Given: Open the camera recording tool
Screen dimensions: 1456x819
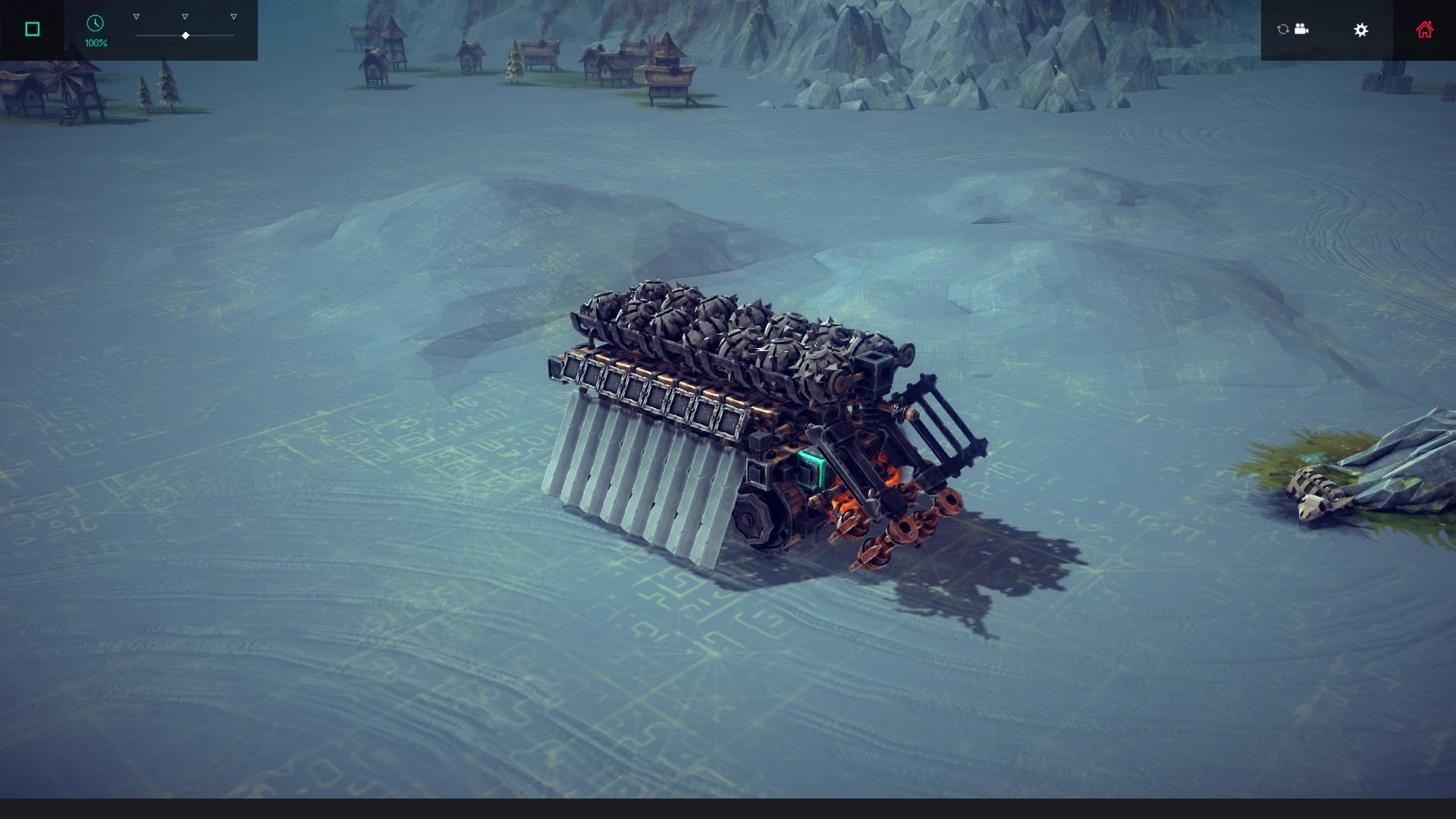Looking at the screenshot, I should tap(1302, 30).
